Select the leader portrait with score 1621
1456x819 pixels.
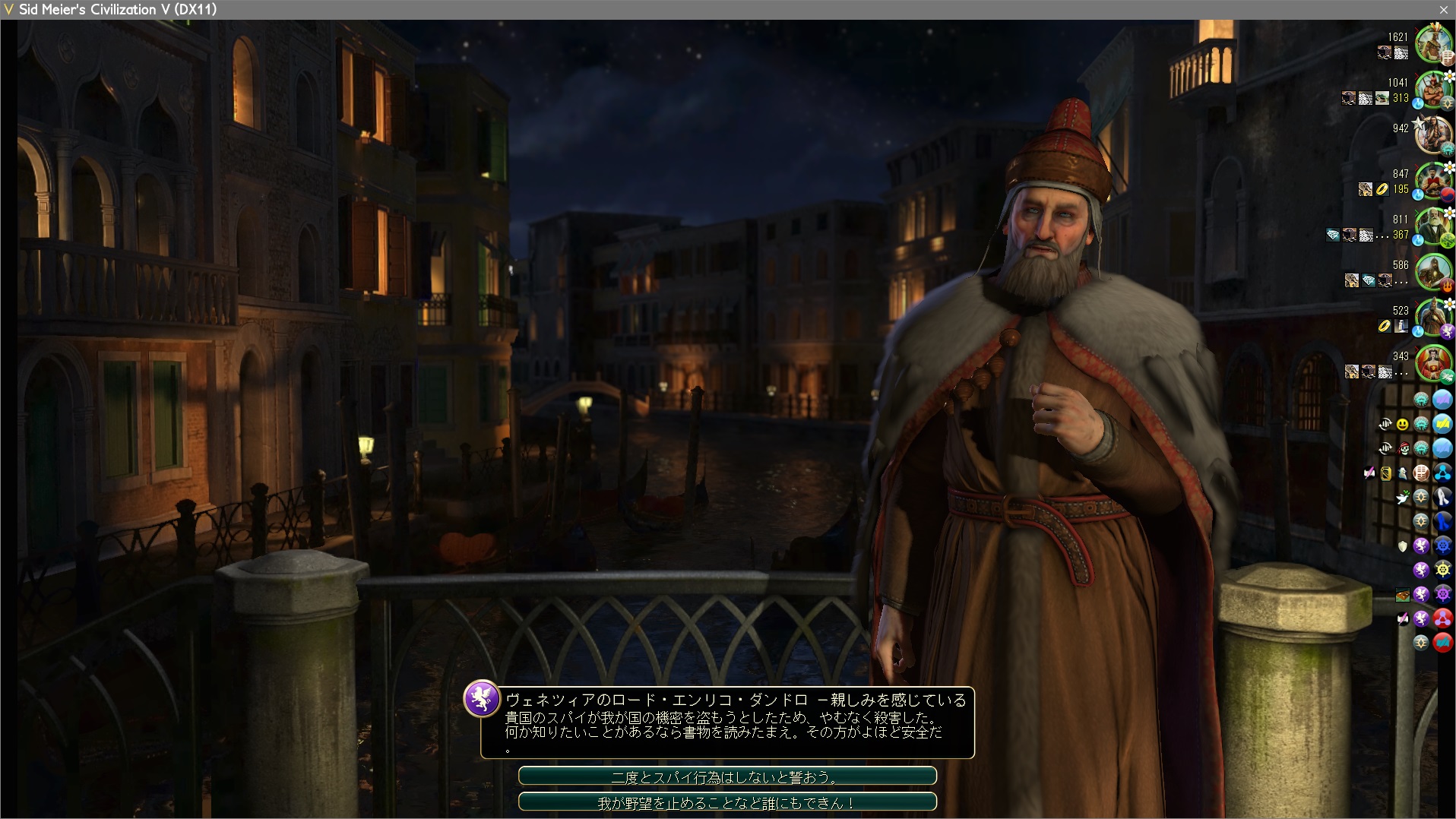click(1433, 43)
